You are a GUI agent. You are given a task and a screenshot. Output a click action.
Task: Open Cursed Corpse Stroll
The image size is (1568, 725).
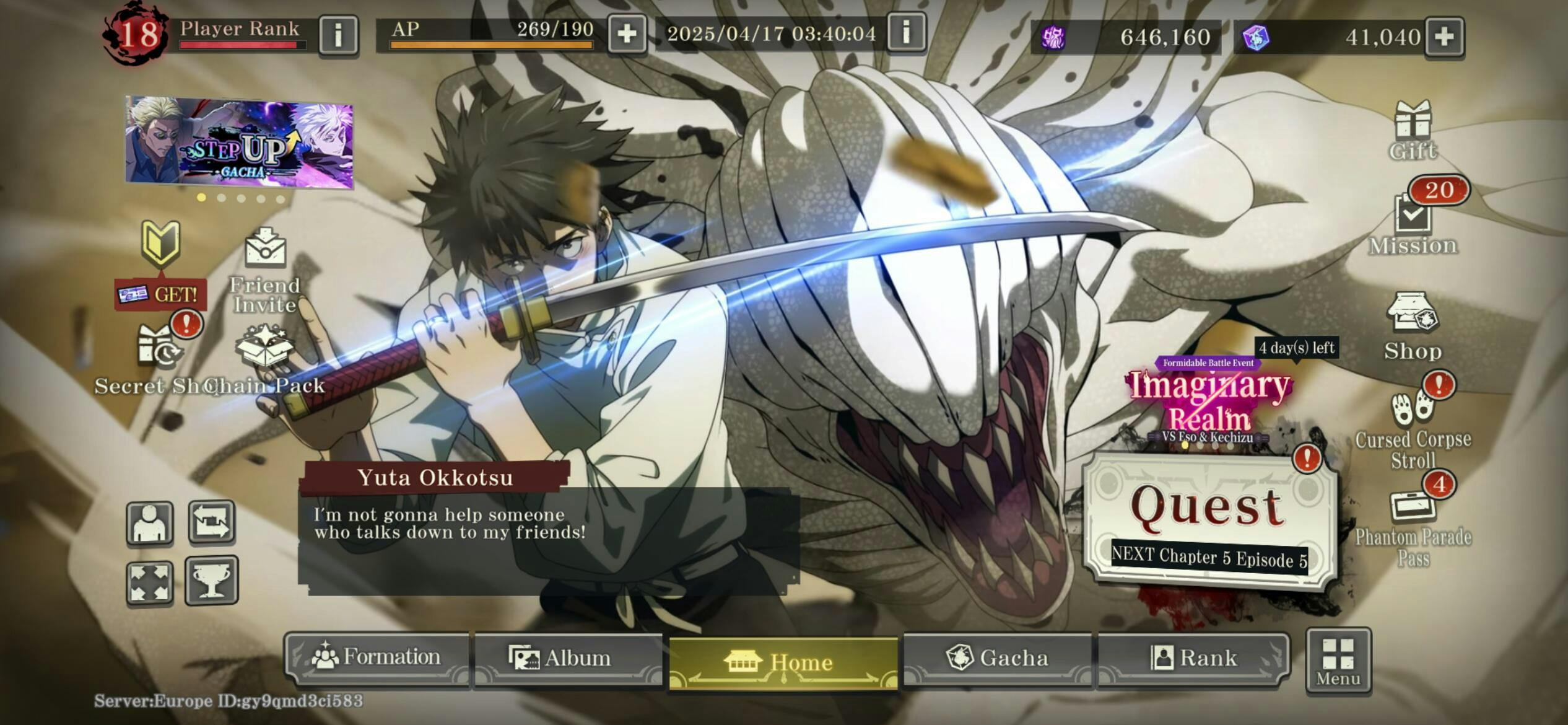1412,428
